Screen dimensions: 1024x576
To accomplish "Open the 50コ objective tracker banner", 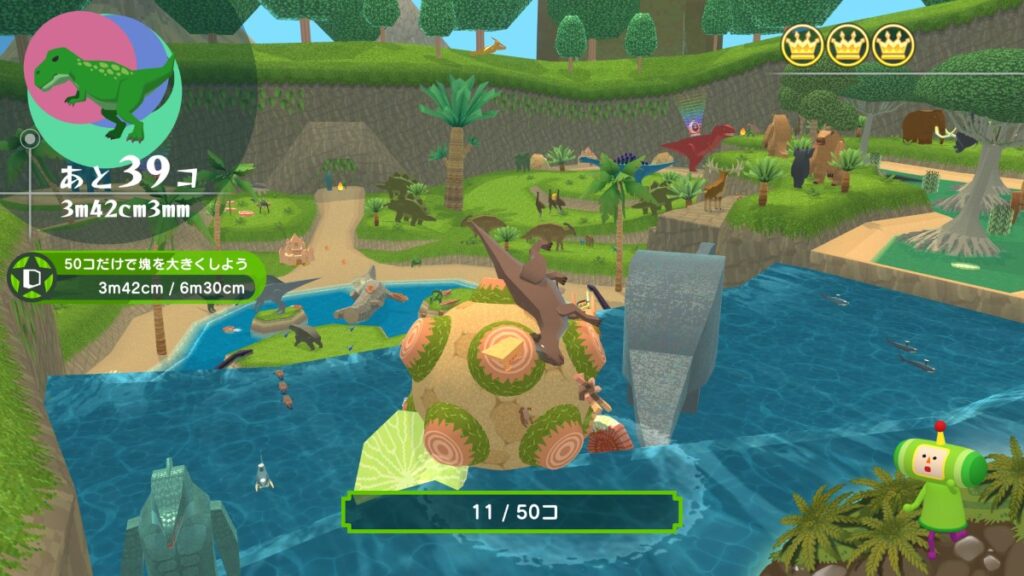I will point(150,278).
